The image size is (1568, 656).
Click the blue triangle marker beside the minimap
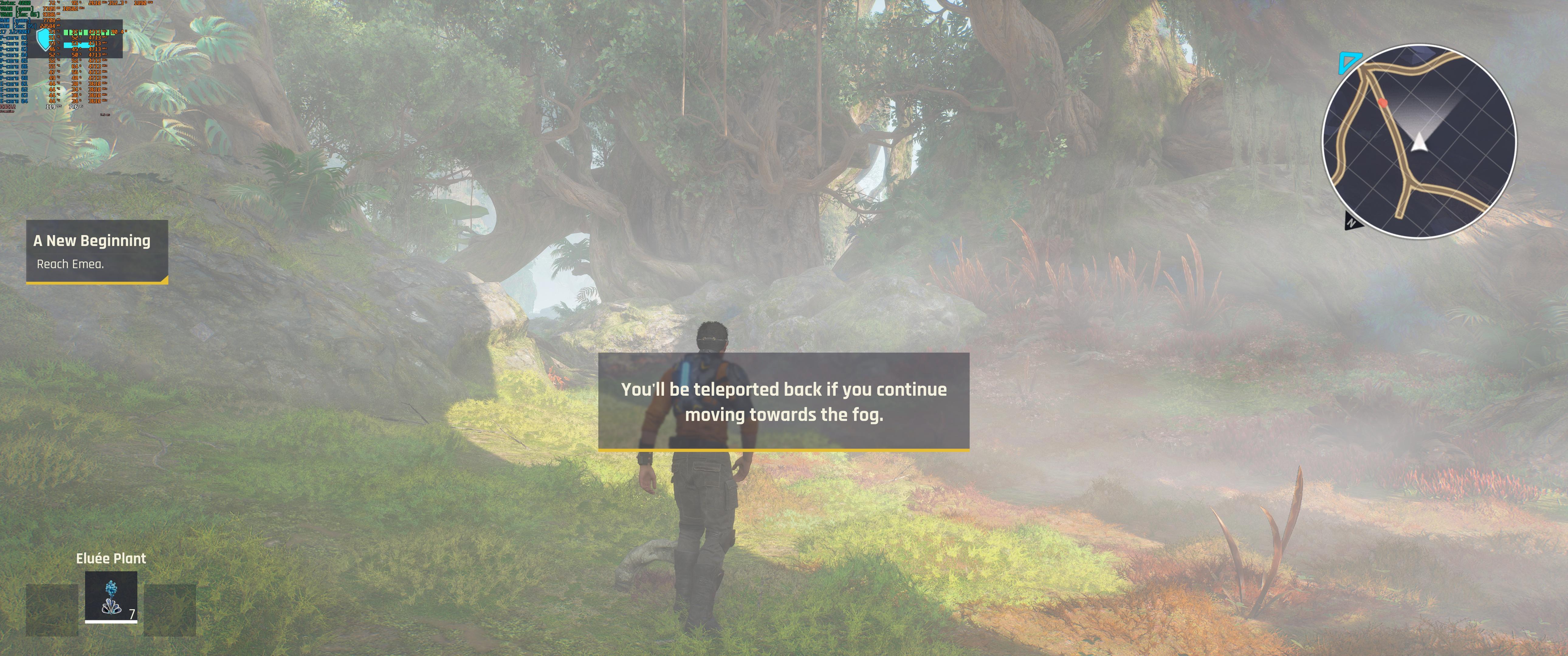coord(1348,62)
